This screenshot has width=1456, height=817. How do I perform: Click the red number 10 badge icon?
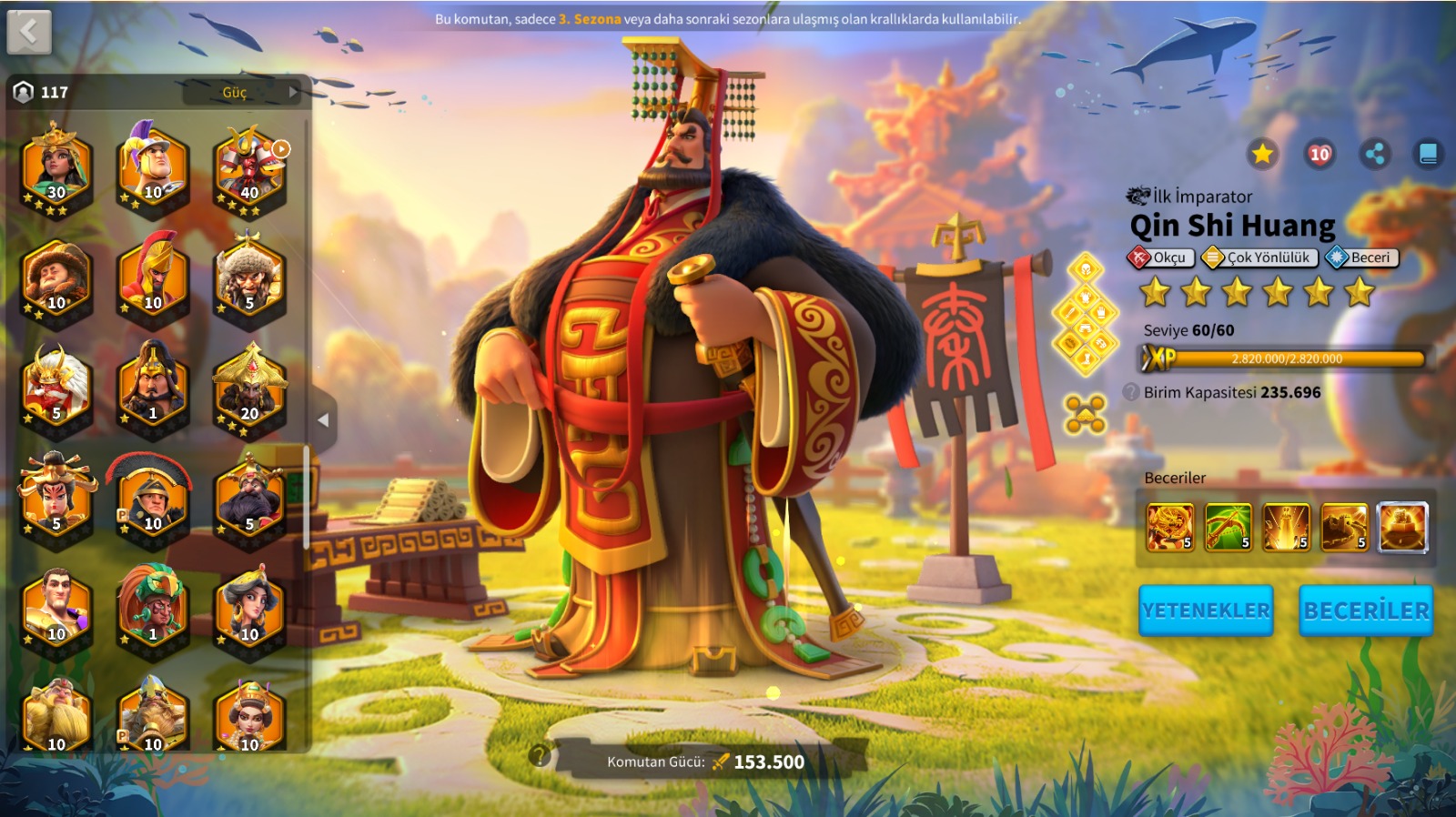click(1319, 154)
